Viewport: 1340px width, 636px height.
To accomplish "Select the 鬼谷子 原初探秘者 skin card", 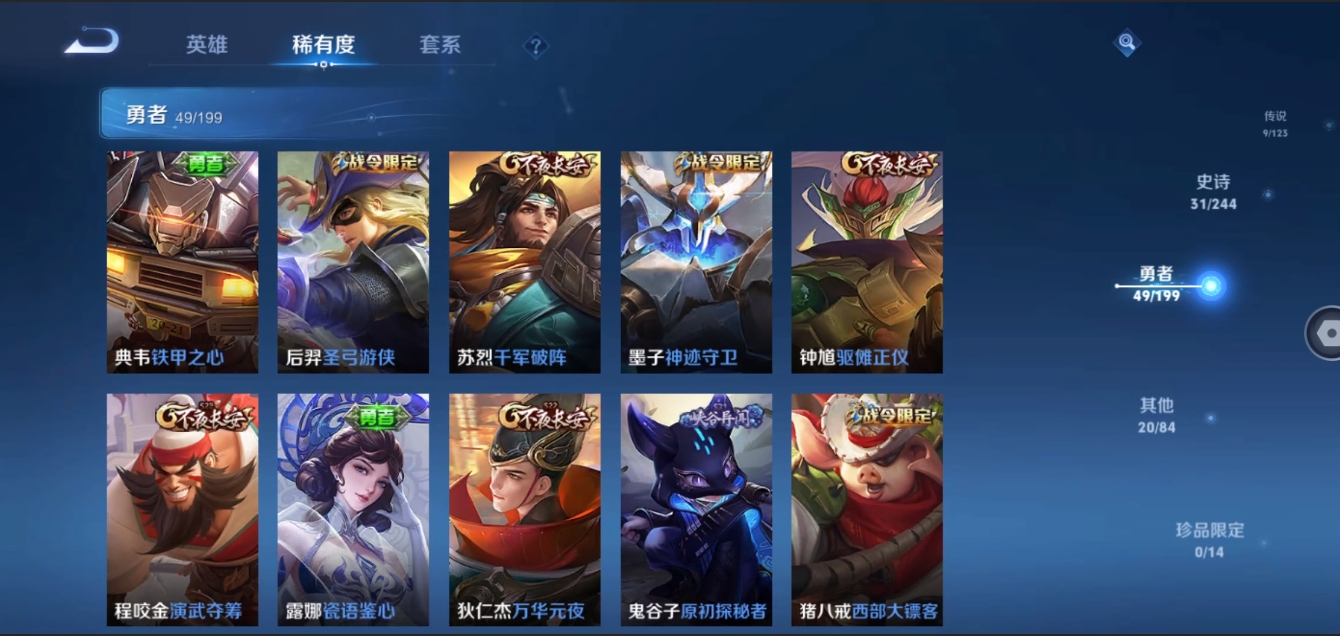I will pyautogui.click(x=696, y=510).
